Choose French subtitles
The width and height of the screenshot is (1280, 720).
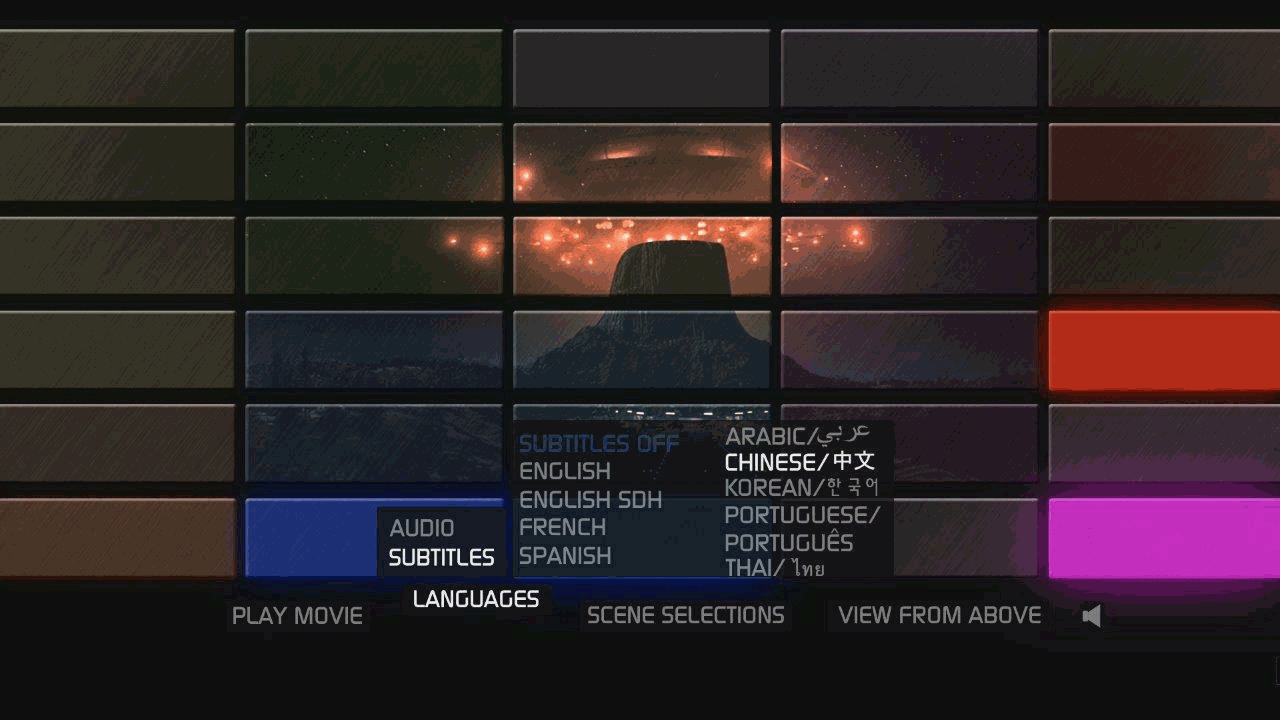click(x=562, y=528)
